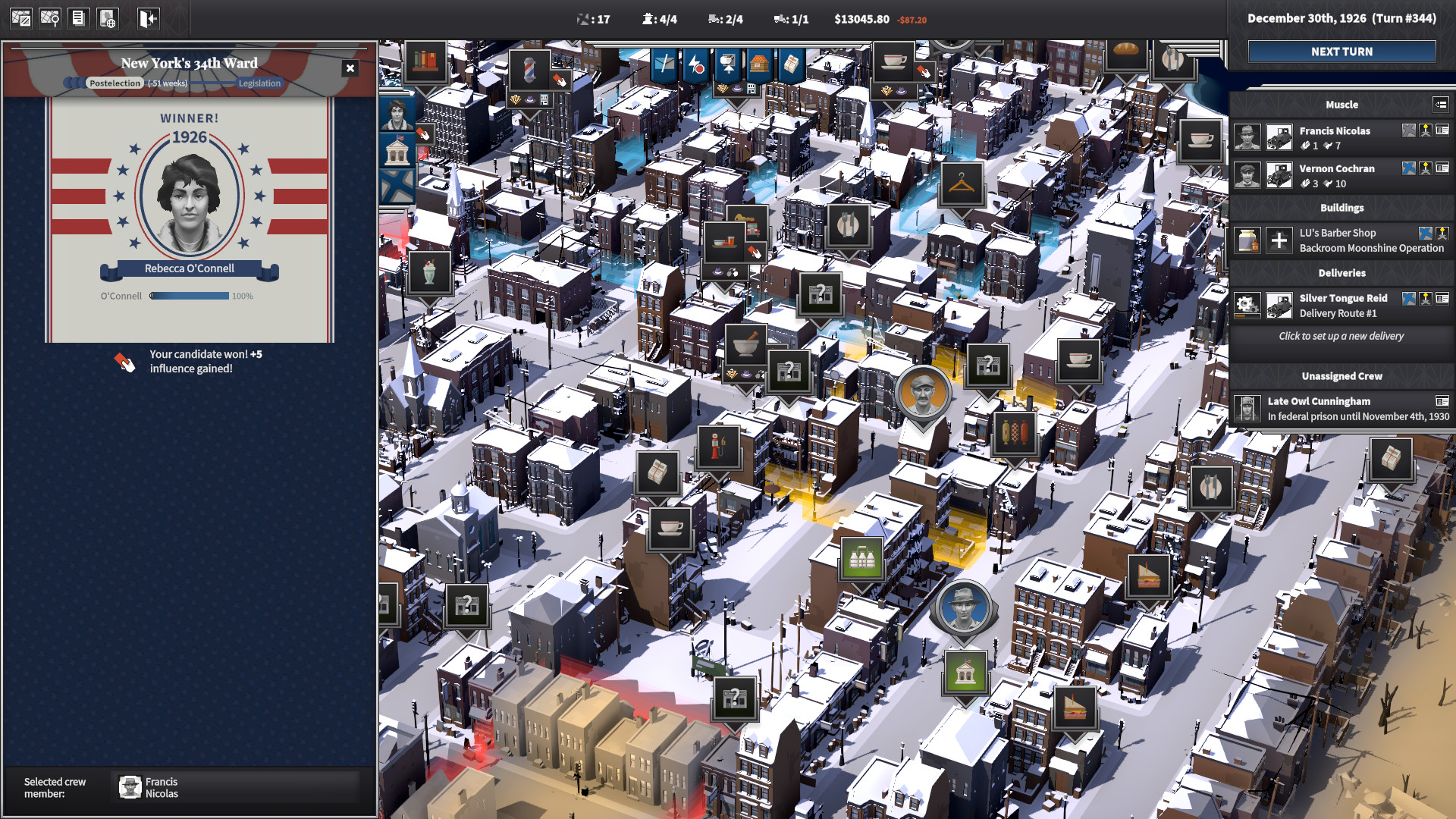
Task: Open the ledger notes icon
Action: (79, 18)
